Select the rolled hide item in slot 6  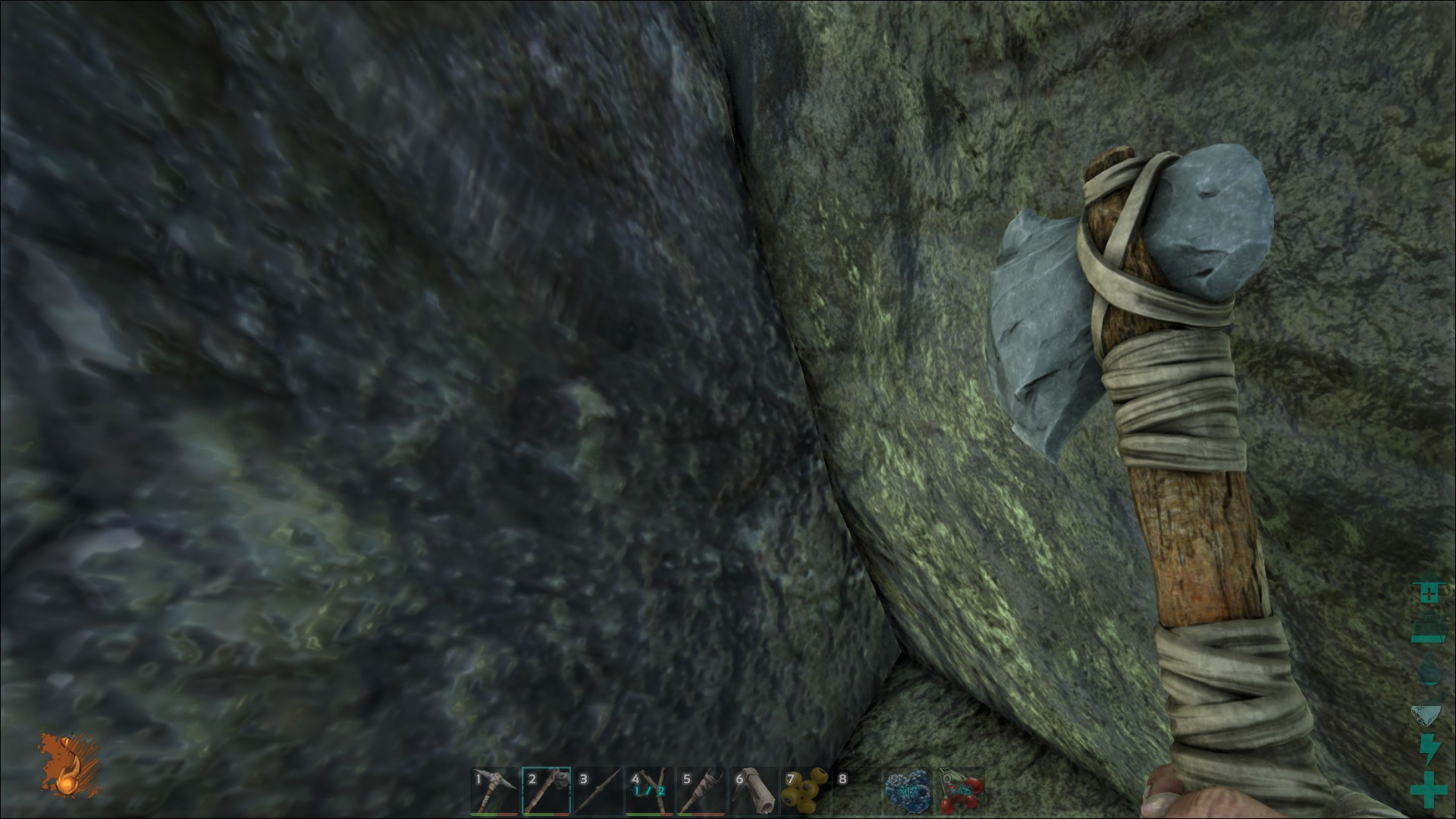click(752, 792)
